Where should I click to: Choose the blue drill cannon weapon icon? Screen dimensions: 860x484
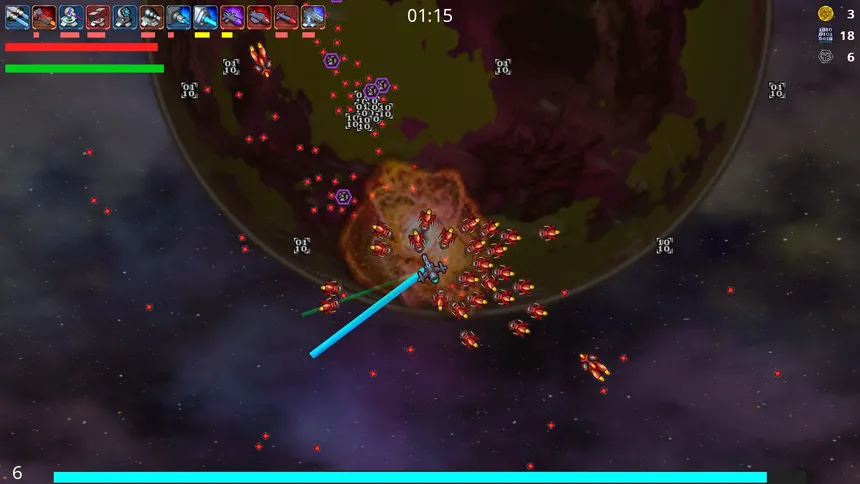(179, 16)
